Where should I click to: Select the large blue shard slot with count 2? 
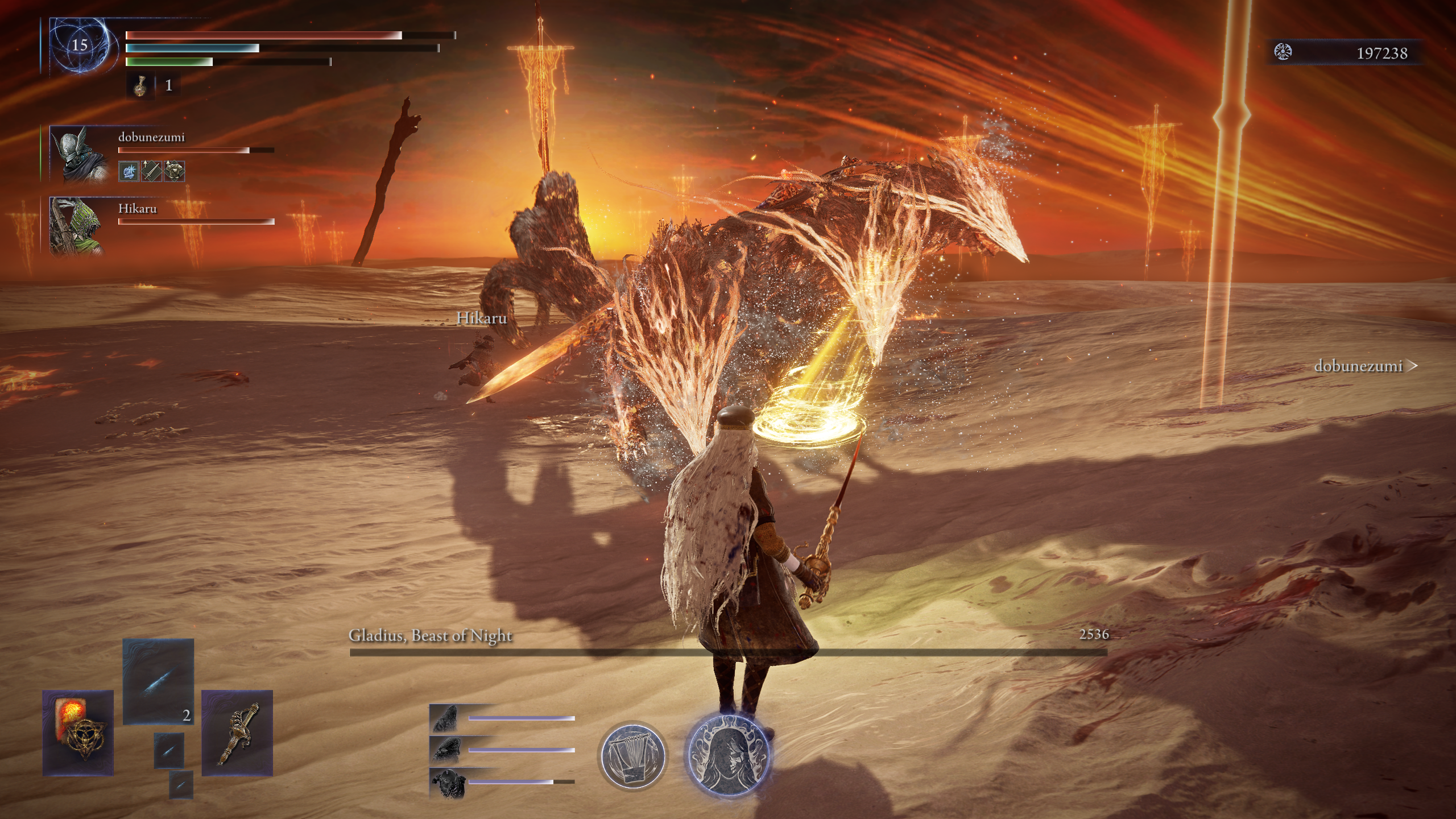click(158, 681)
